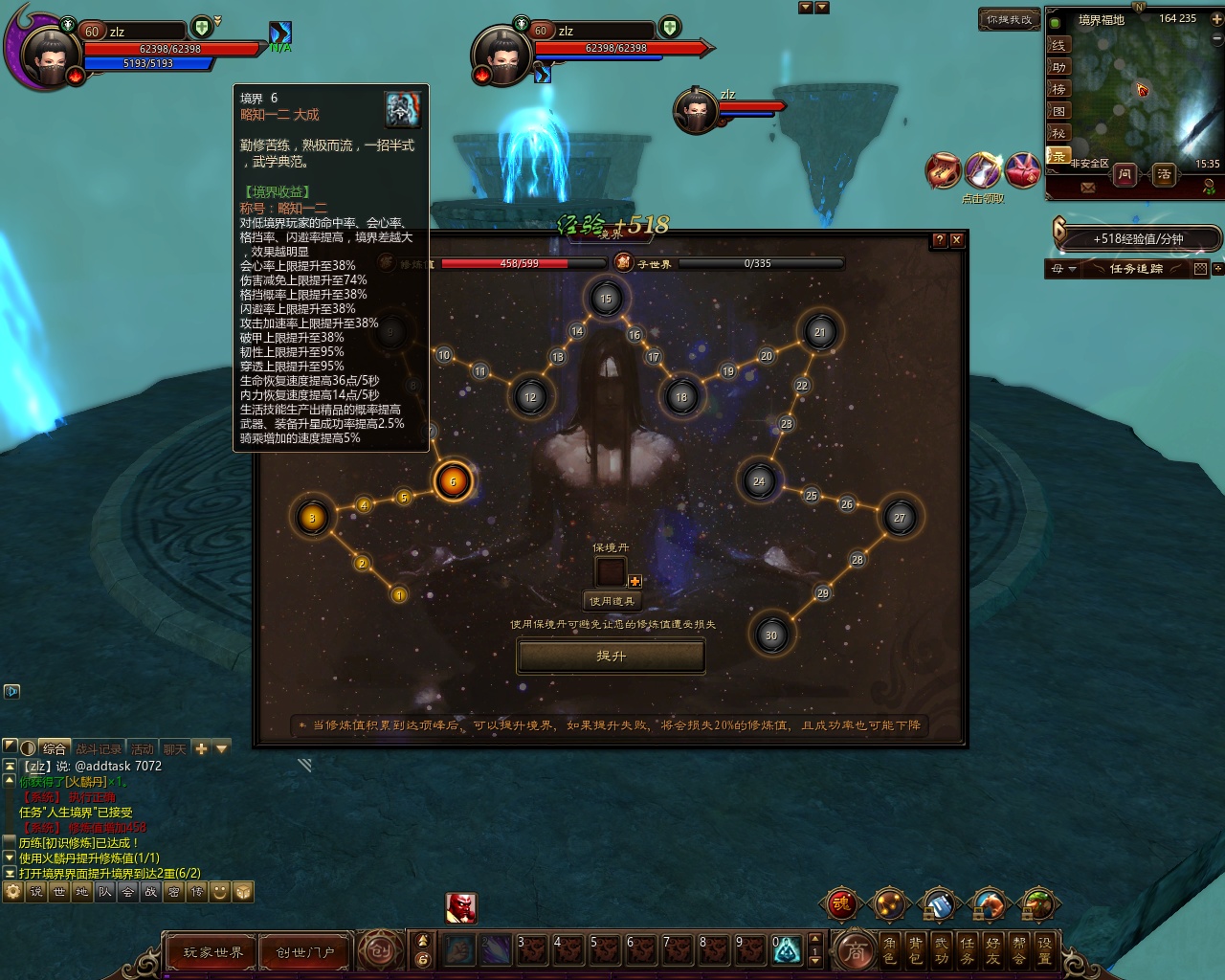
Task: Open the round 商 shop button
Action: tap(855, 951)
